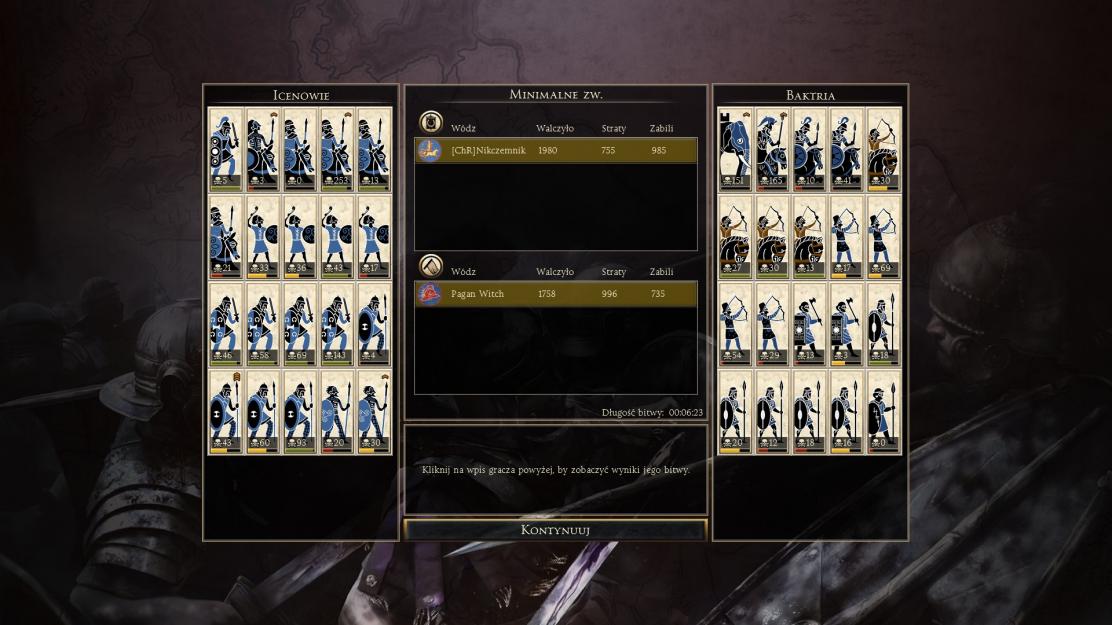The image size is (1112, 625).
Task: Select the Icenowie spearmen card with 93 kills
Action: [x=300, y=411]
